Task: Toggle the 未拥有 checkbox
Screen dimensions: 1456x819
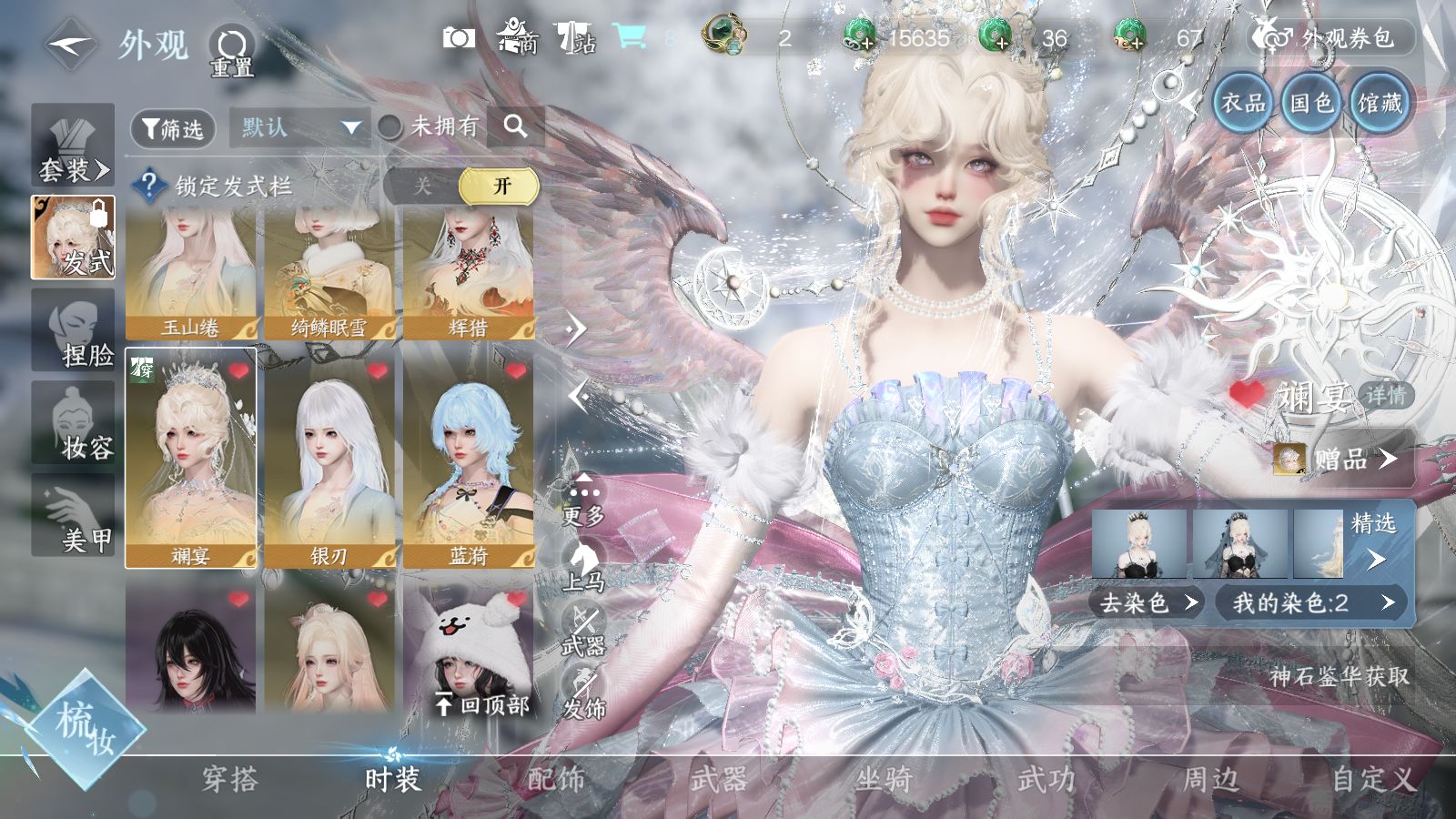Action: pyautogui.click(x=391, y=127)
